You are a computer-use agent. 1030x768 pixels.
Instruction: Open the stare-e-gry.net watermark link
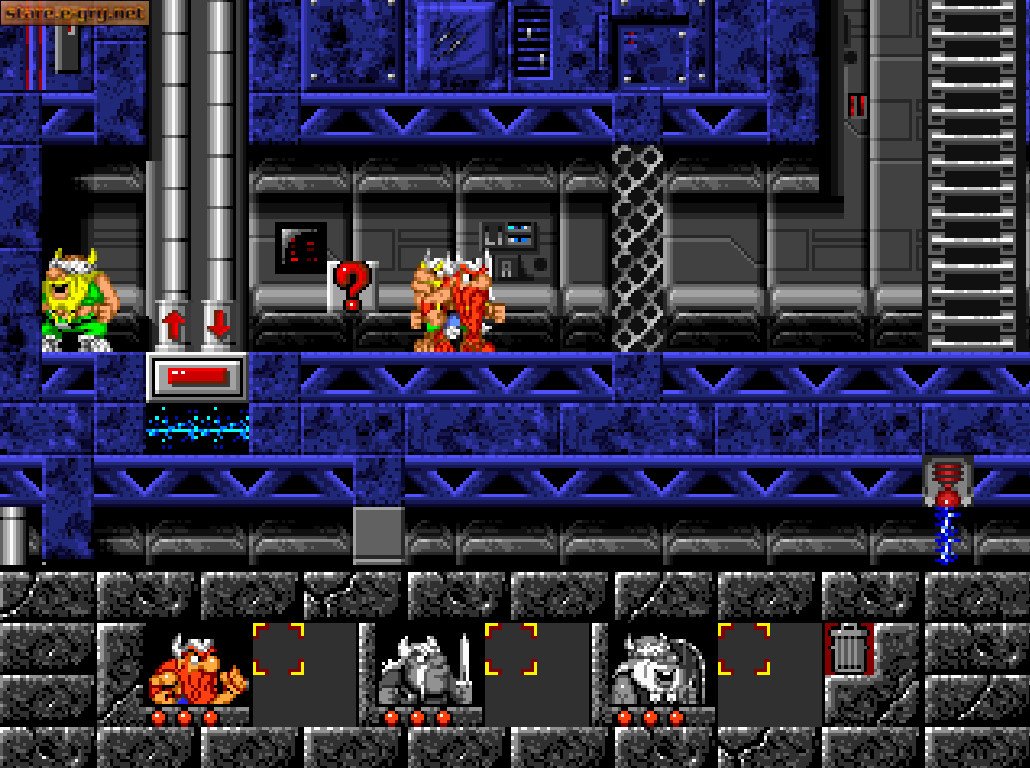75,13
